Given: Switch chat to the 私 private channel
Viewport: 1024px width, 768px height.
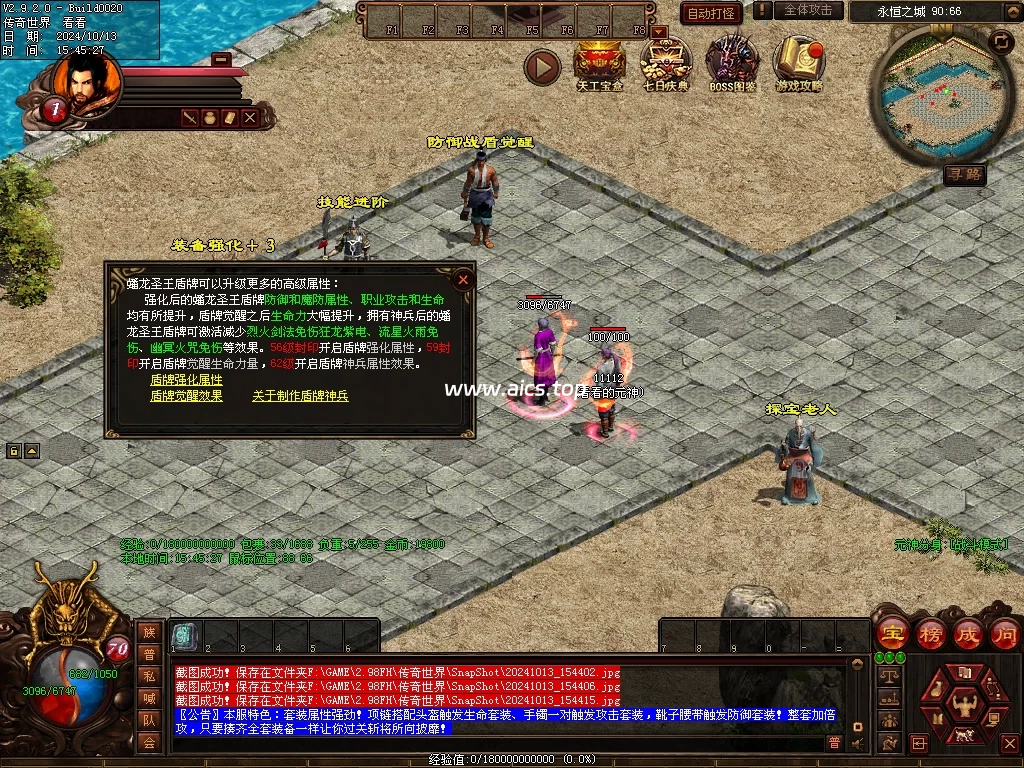Looking at the screenshot, I should [x=149, y=676].
